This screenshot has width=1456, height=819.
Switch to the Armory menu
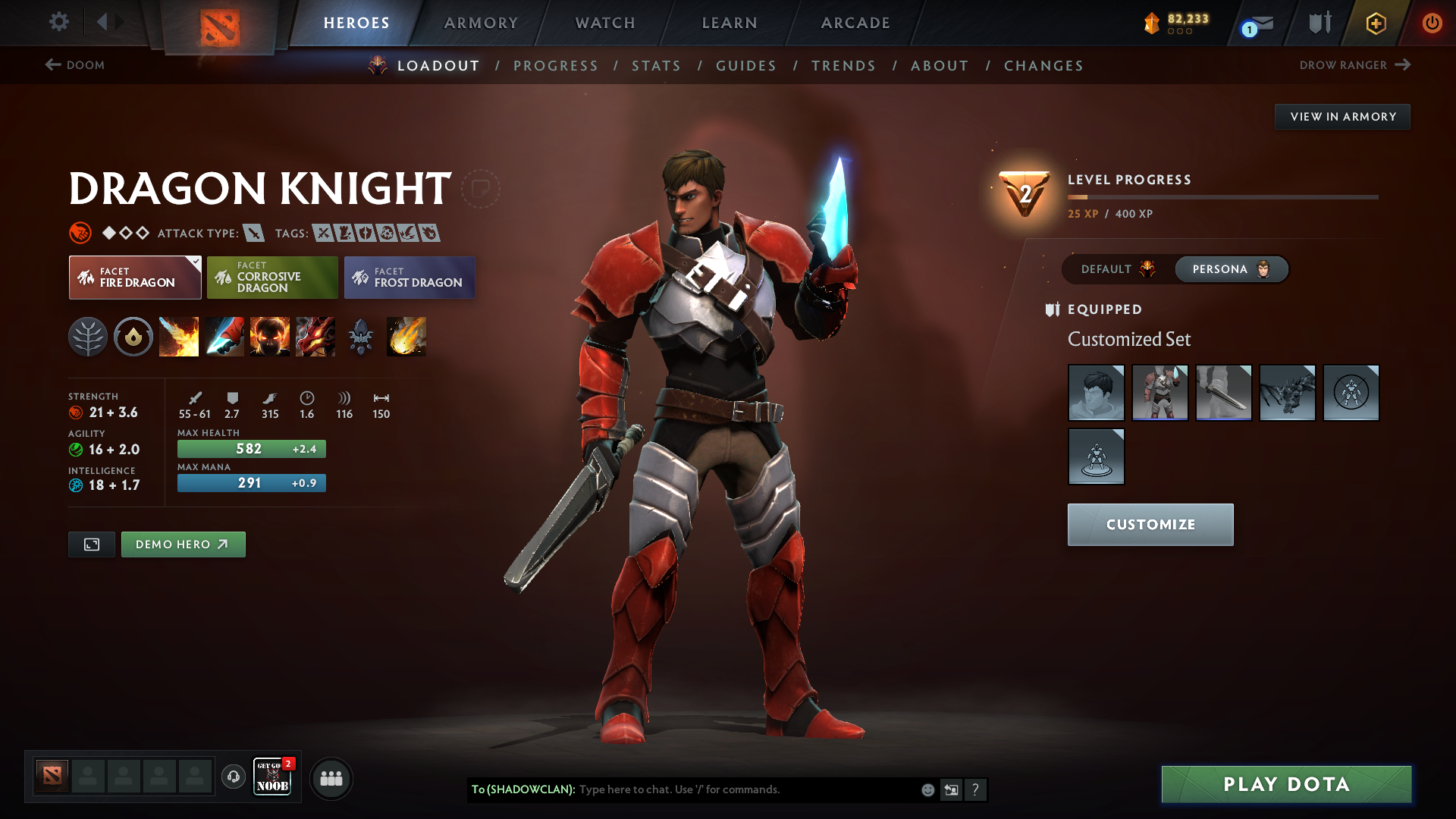481,23
